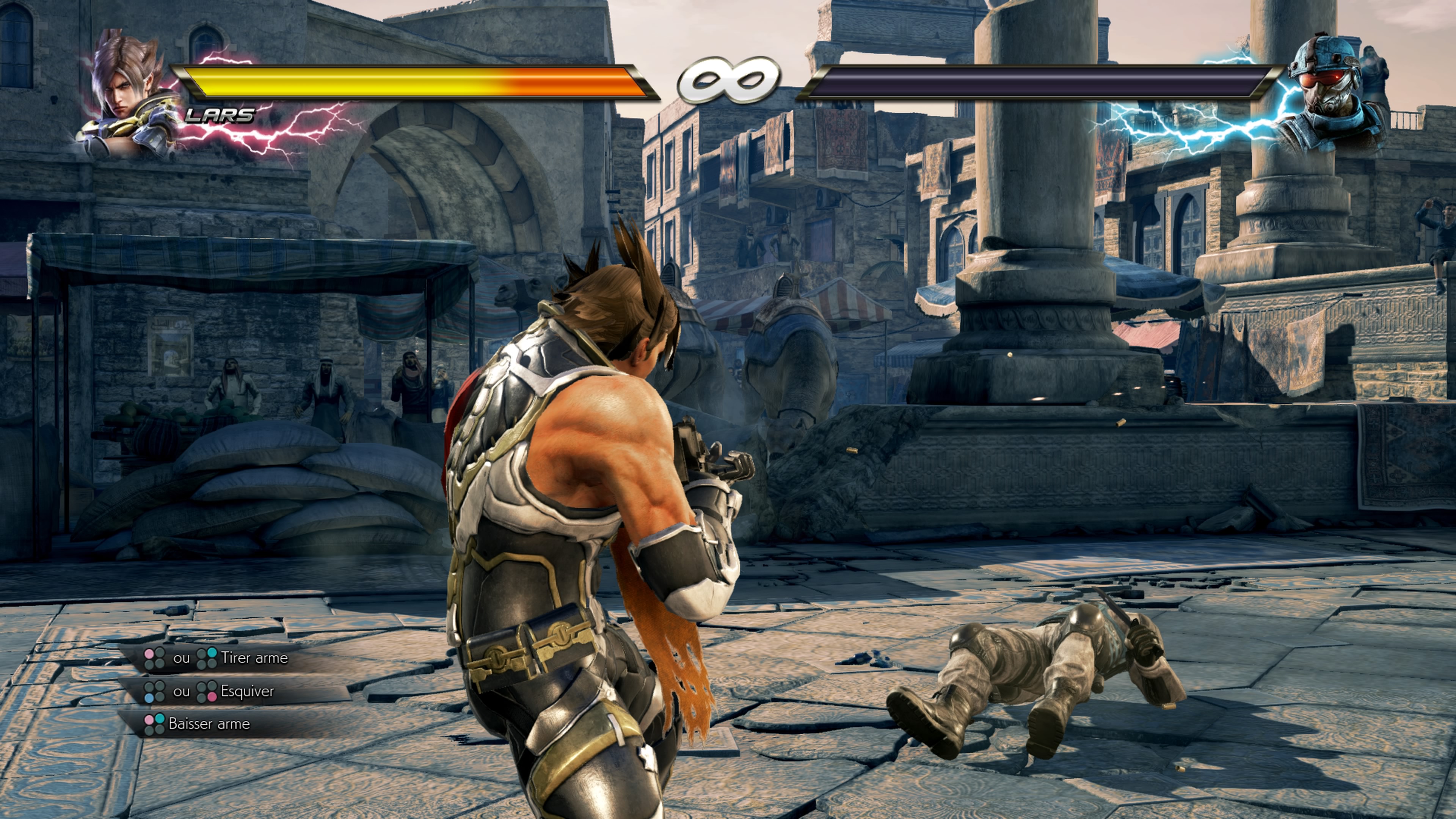
Task: Click the magenta button icon for Esquiver
Action: [x=212, y=698]
